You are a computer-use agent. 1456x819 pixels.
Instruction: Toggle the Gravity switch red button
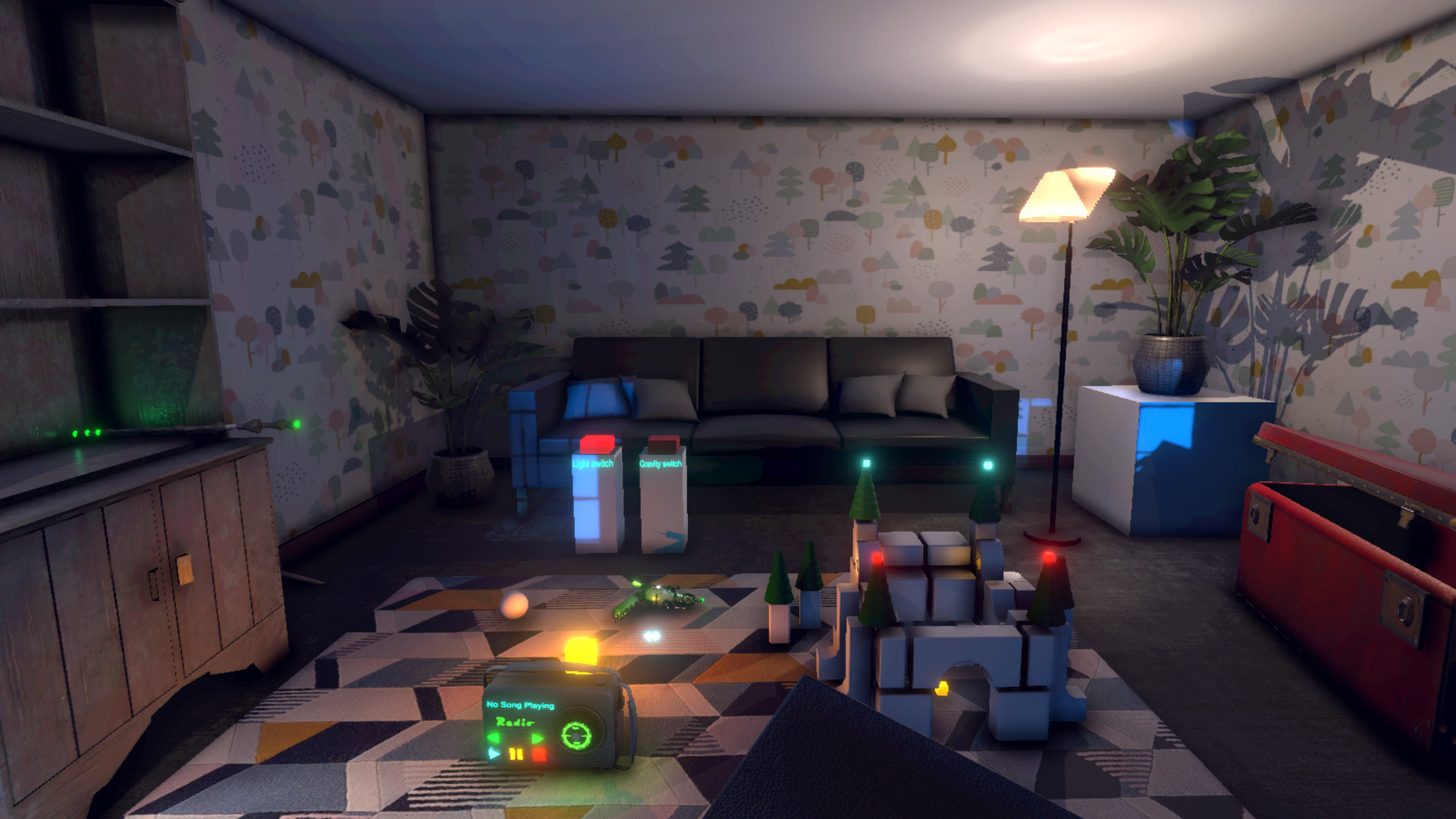pos(664,444)
